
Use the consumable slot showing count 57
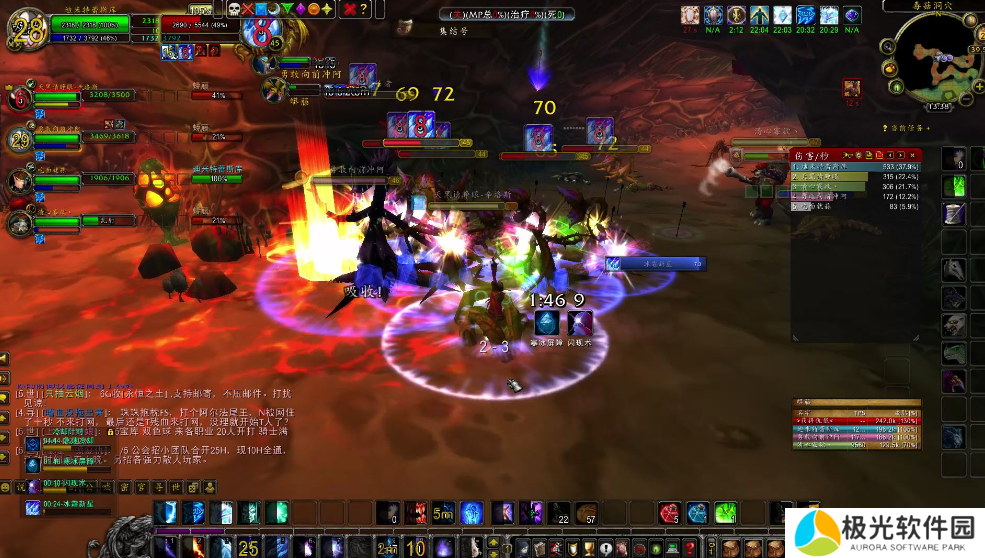[x=586, y=513]
